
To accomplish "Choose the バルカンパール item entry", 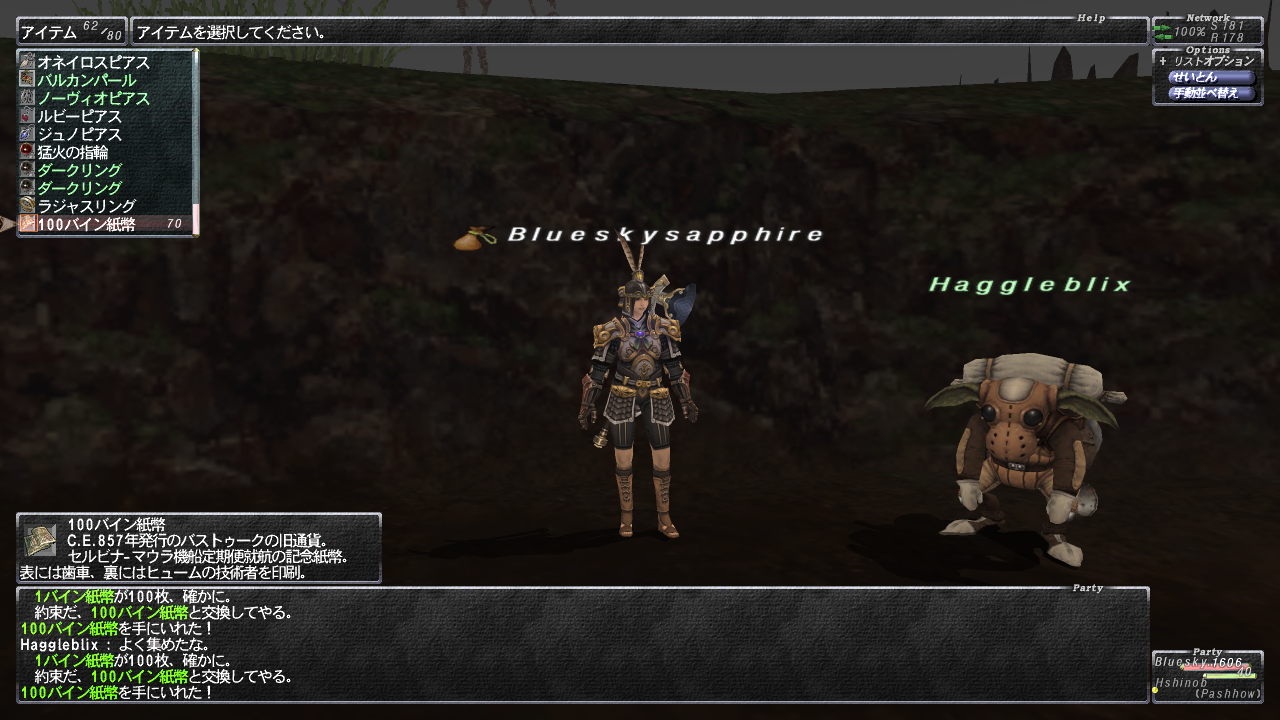I will pos(87,80).
